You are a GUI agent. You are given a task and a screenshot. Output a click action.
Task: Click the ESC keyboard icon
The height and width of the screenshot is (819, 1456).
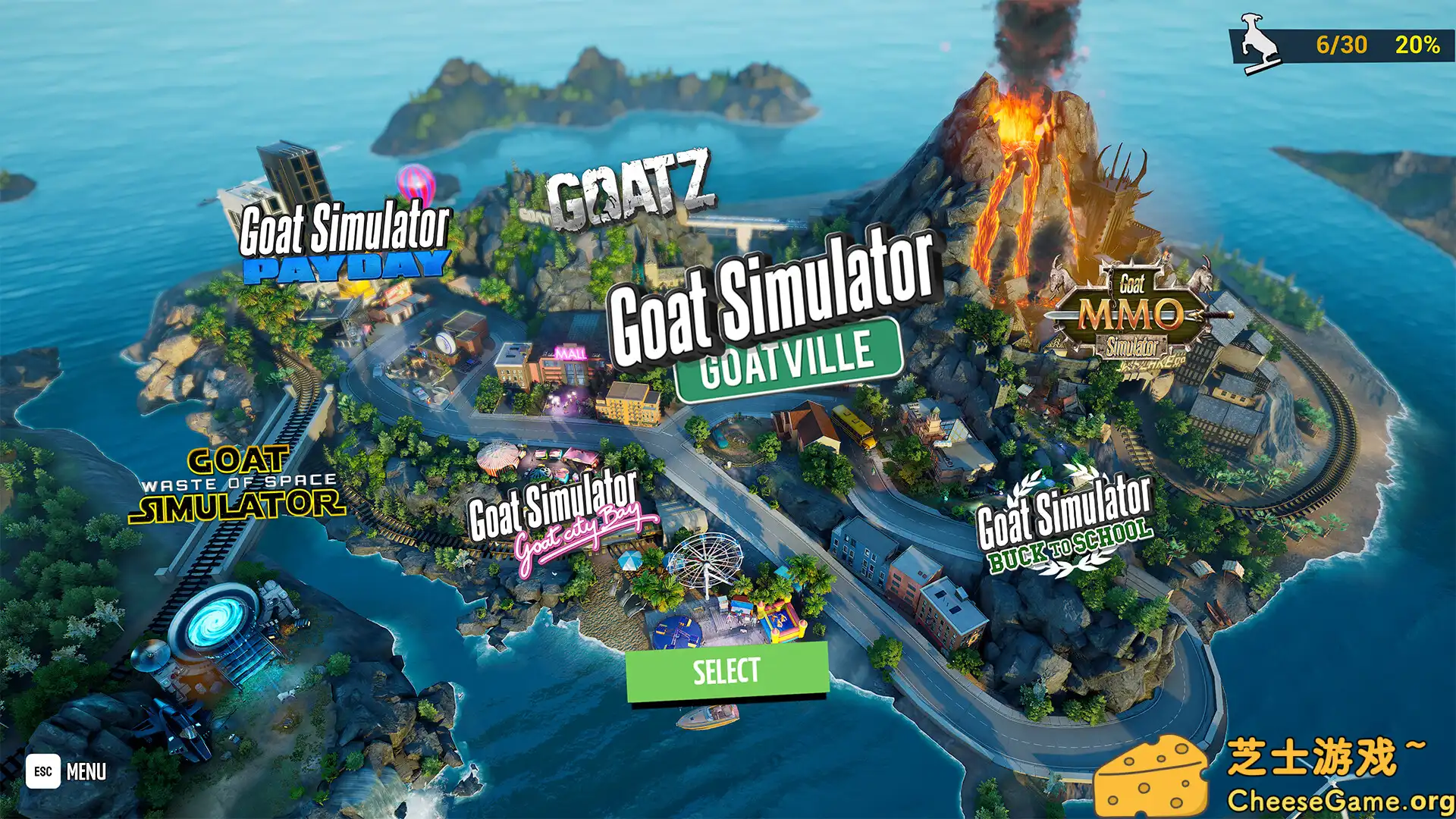42,772
